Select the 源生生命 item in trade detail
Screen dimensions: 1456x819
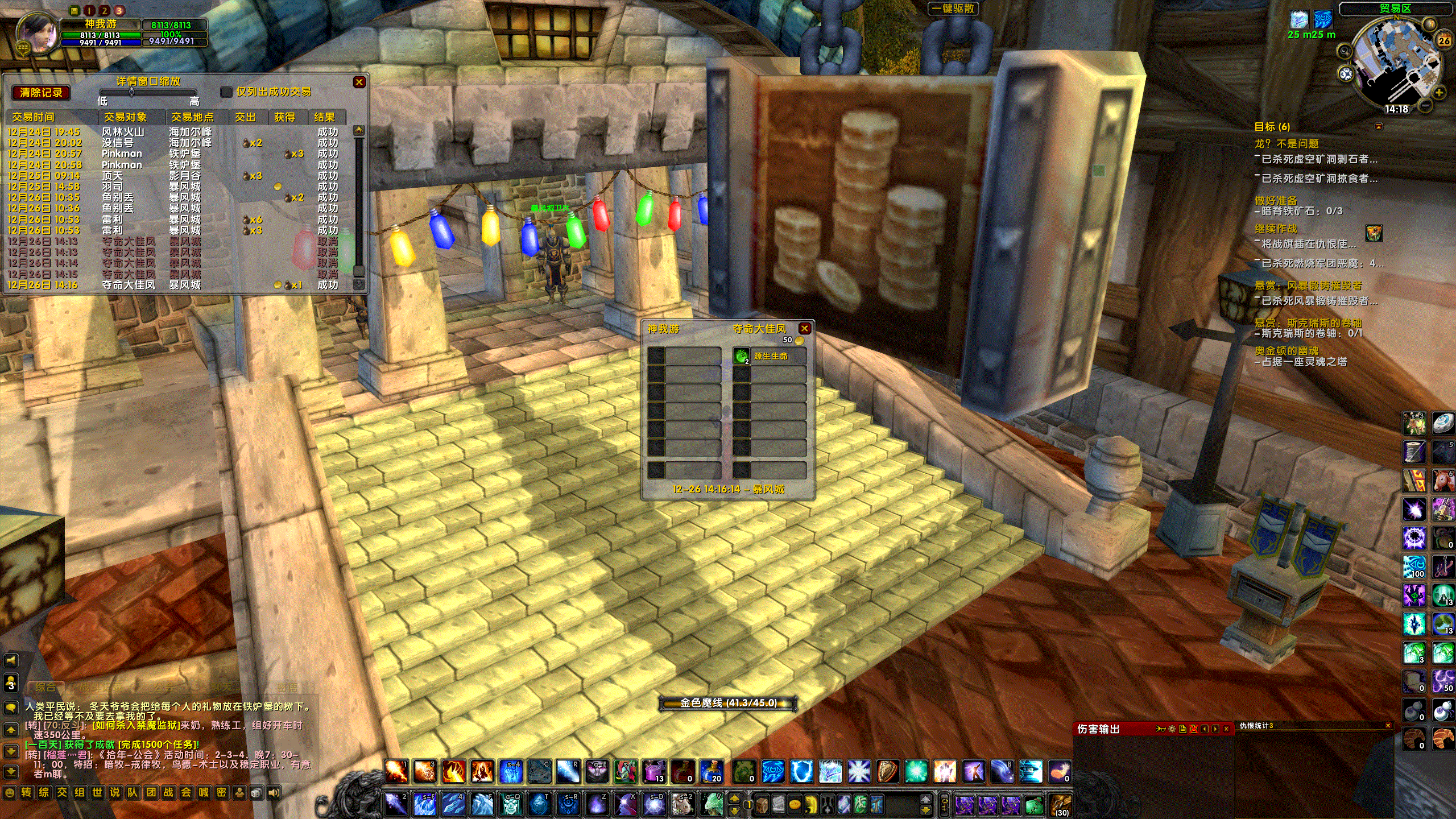point(770,356)
